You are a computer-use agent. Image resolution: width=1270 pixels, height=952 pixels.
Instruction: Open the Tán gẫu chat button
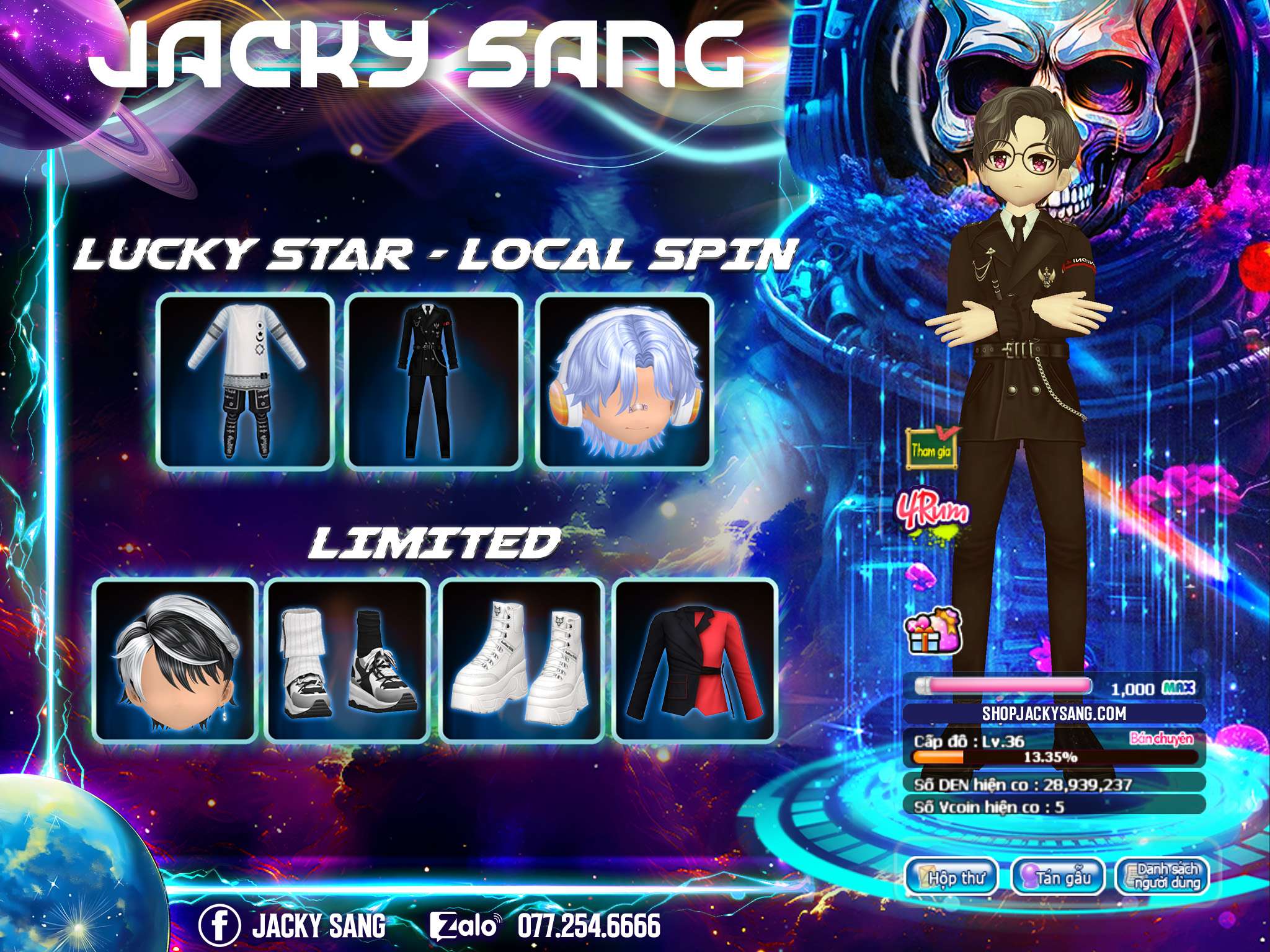[x=1058, y=877]
